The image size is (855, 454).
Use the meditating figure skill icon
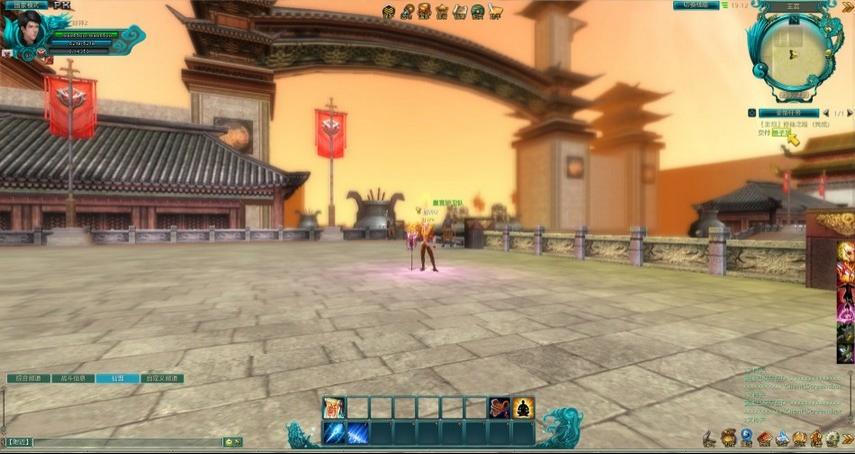coord(523,407)
